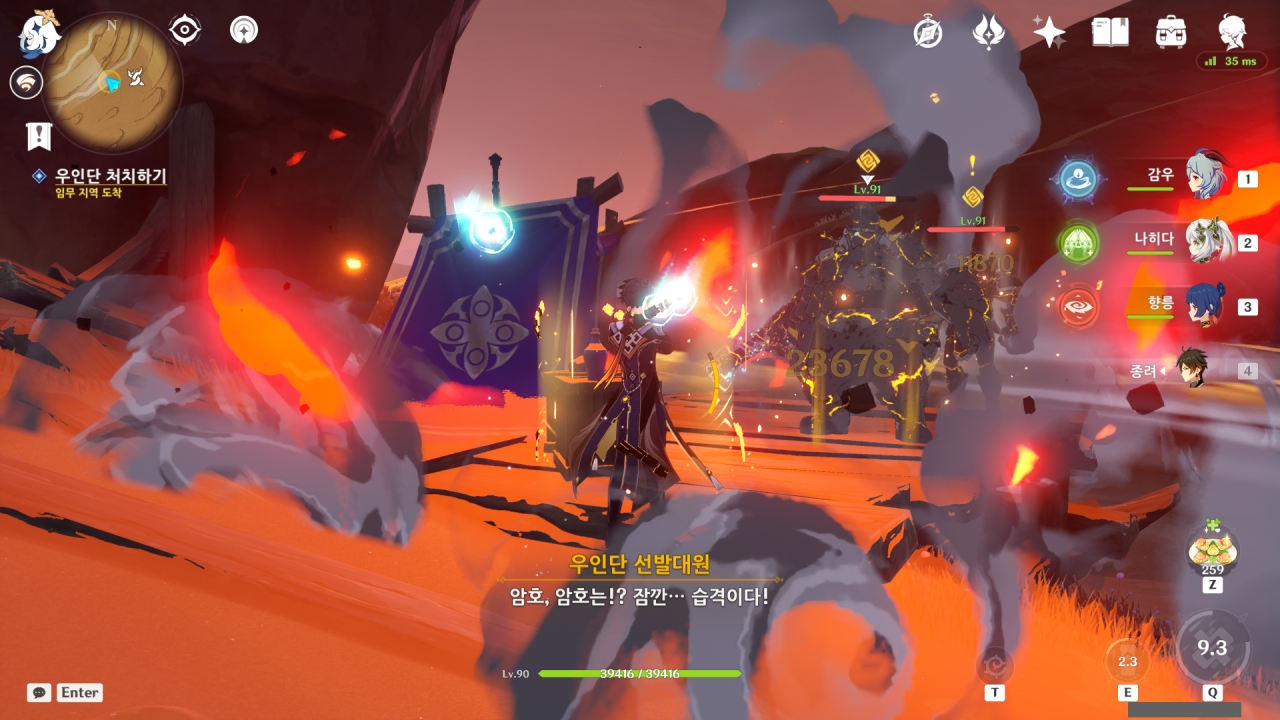Switch to party member 감우
Viewport: 1280px width, 720px height.
[x=1205, y=178]
